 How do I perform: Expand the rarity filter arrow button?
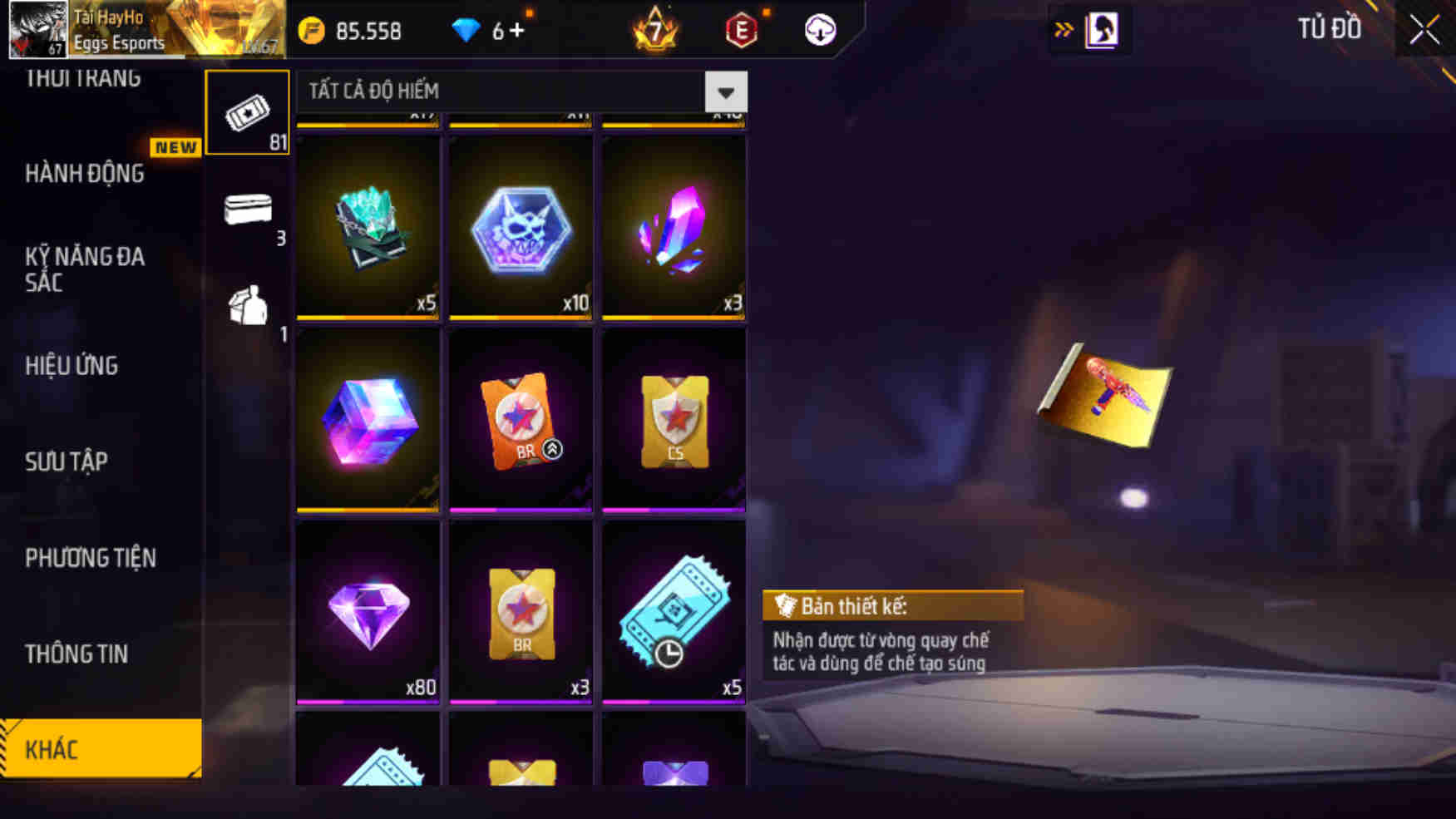coord(723,91)
